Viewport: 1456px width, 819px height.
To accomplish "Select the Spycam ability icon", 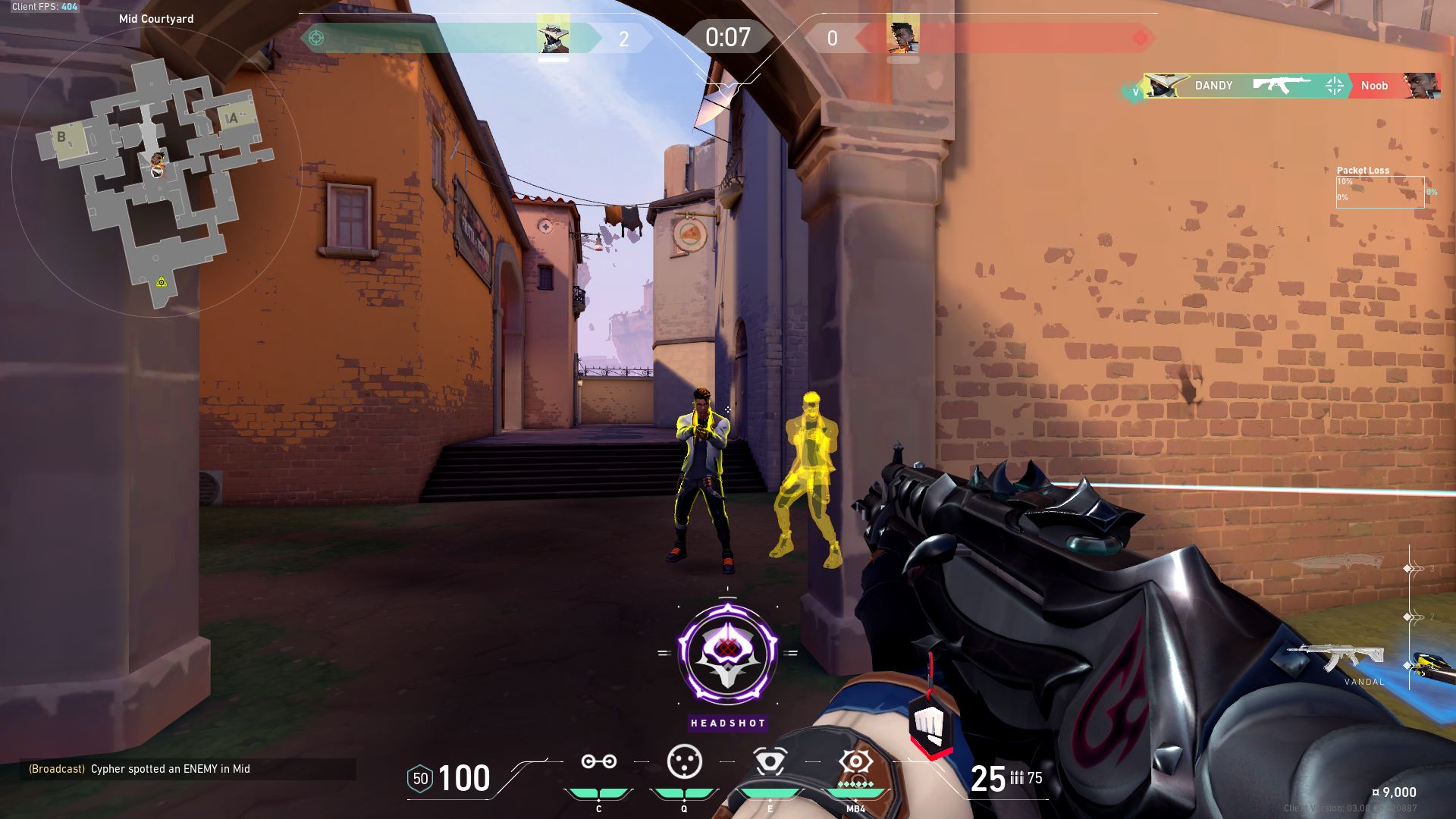I will (771, 762).
